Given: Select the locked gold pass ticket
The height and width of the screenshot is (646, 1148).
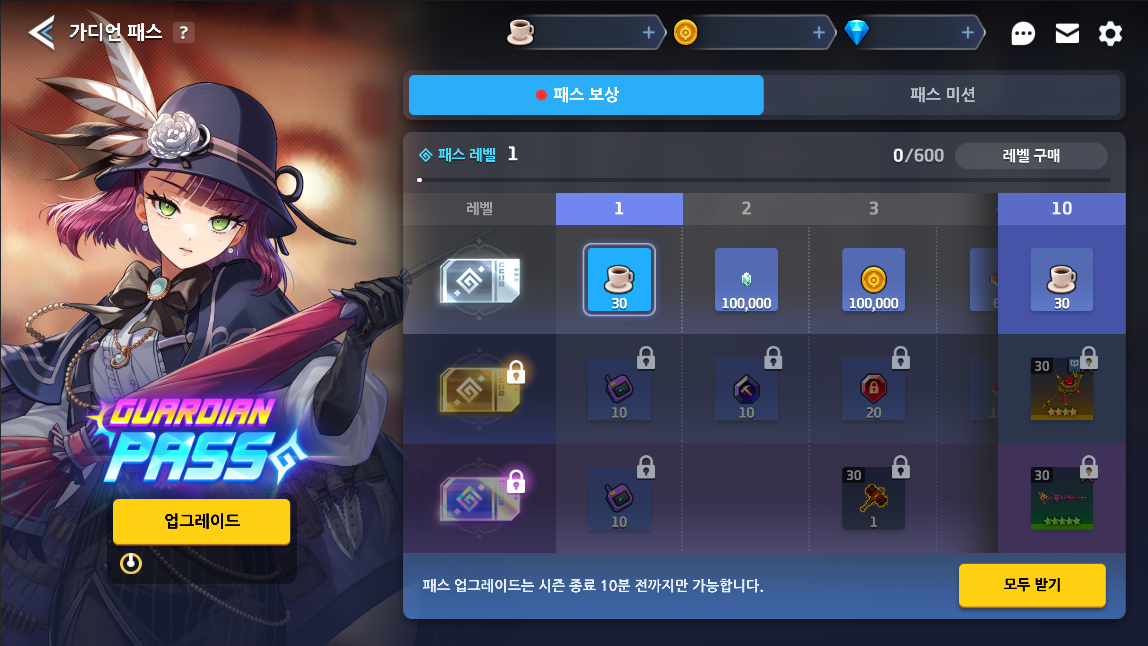Looking at the screenshot, I should tap(479, 389).
